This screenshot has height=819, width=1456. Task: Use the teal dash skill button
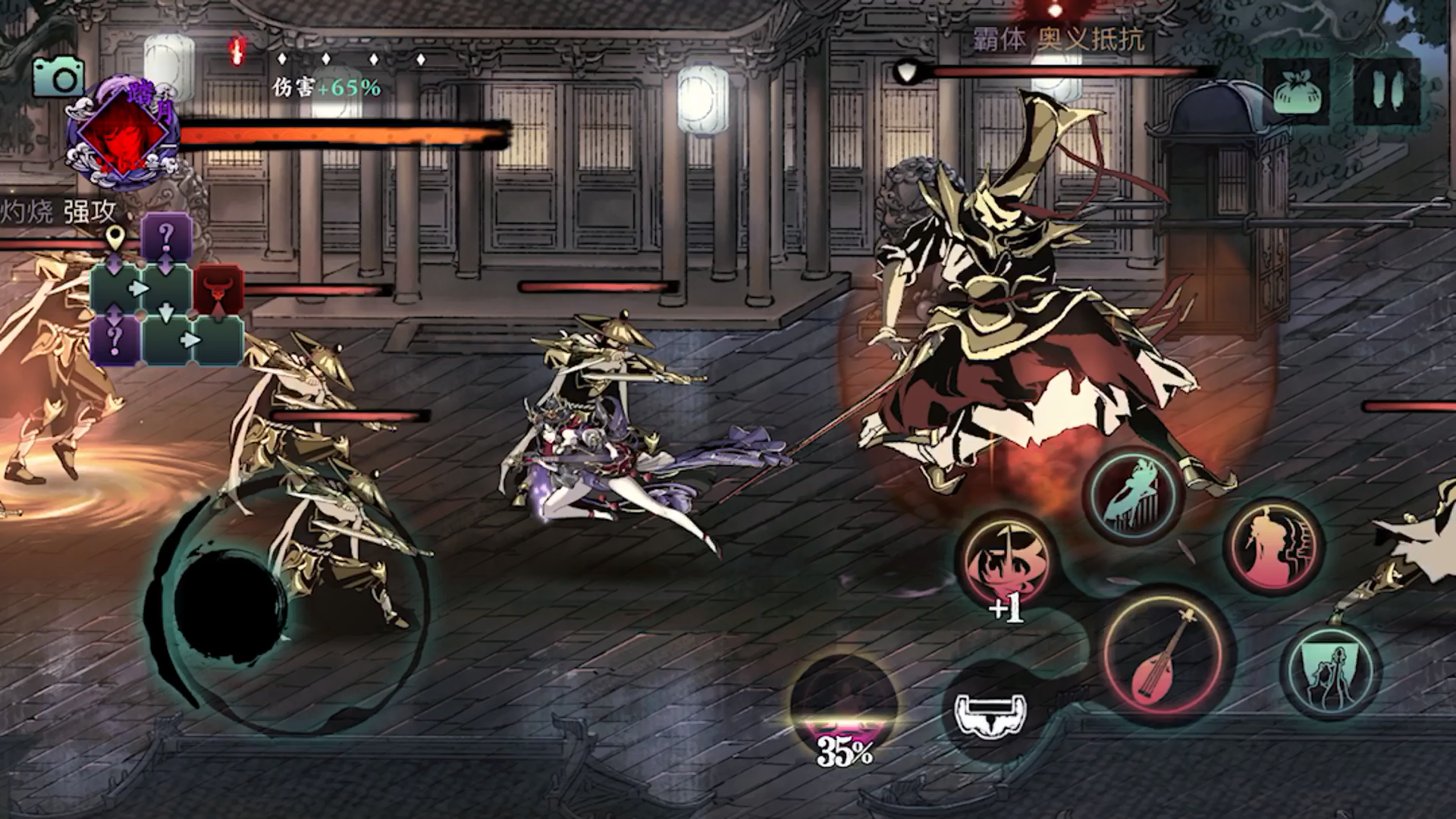click(1332, 671)
